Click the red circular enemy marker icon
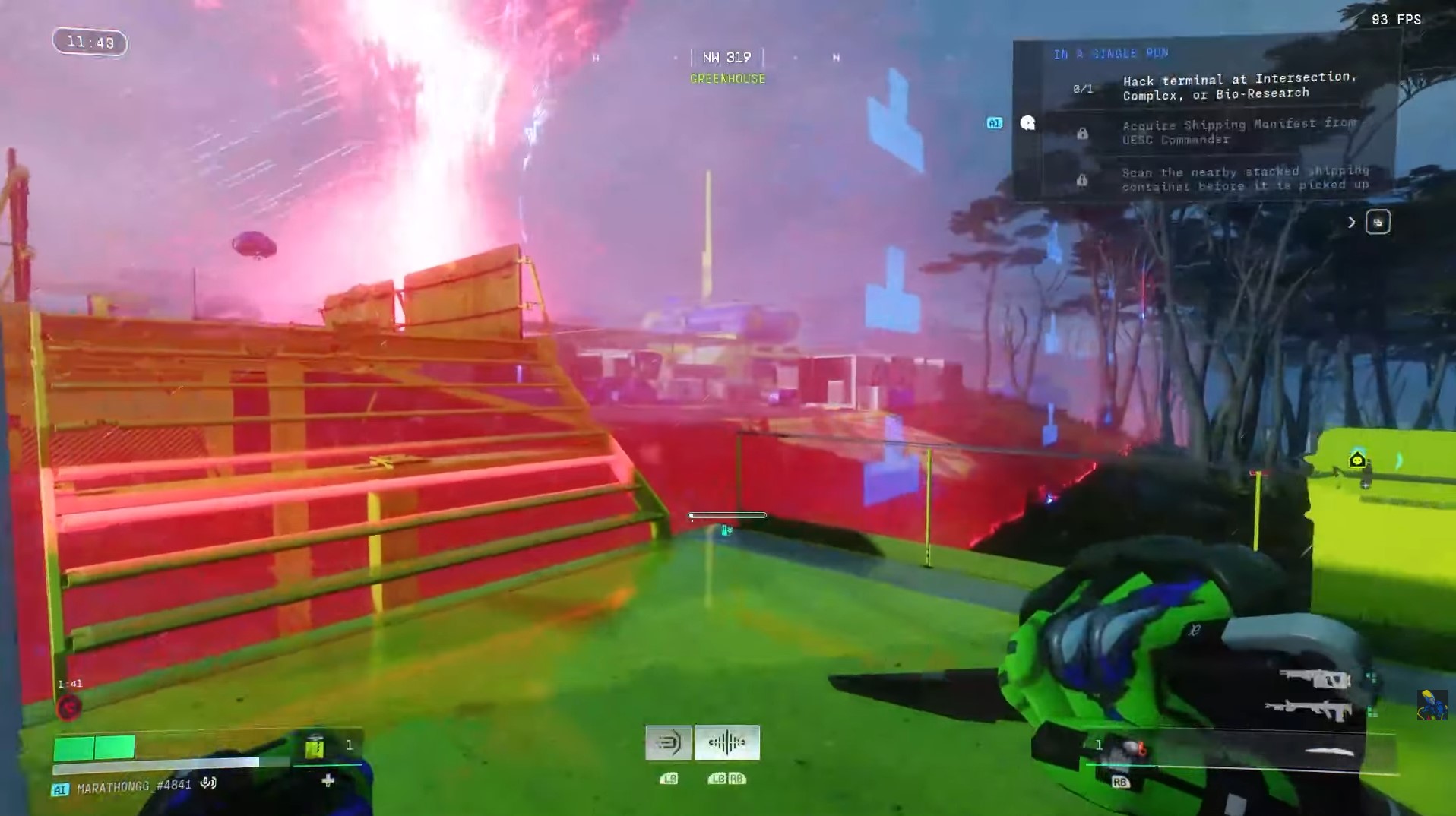Viewport: 1456px width, 816px height. tap(70, 707)
